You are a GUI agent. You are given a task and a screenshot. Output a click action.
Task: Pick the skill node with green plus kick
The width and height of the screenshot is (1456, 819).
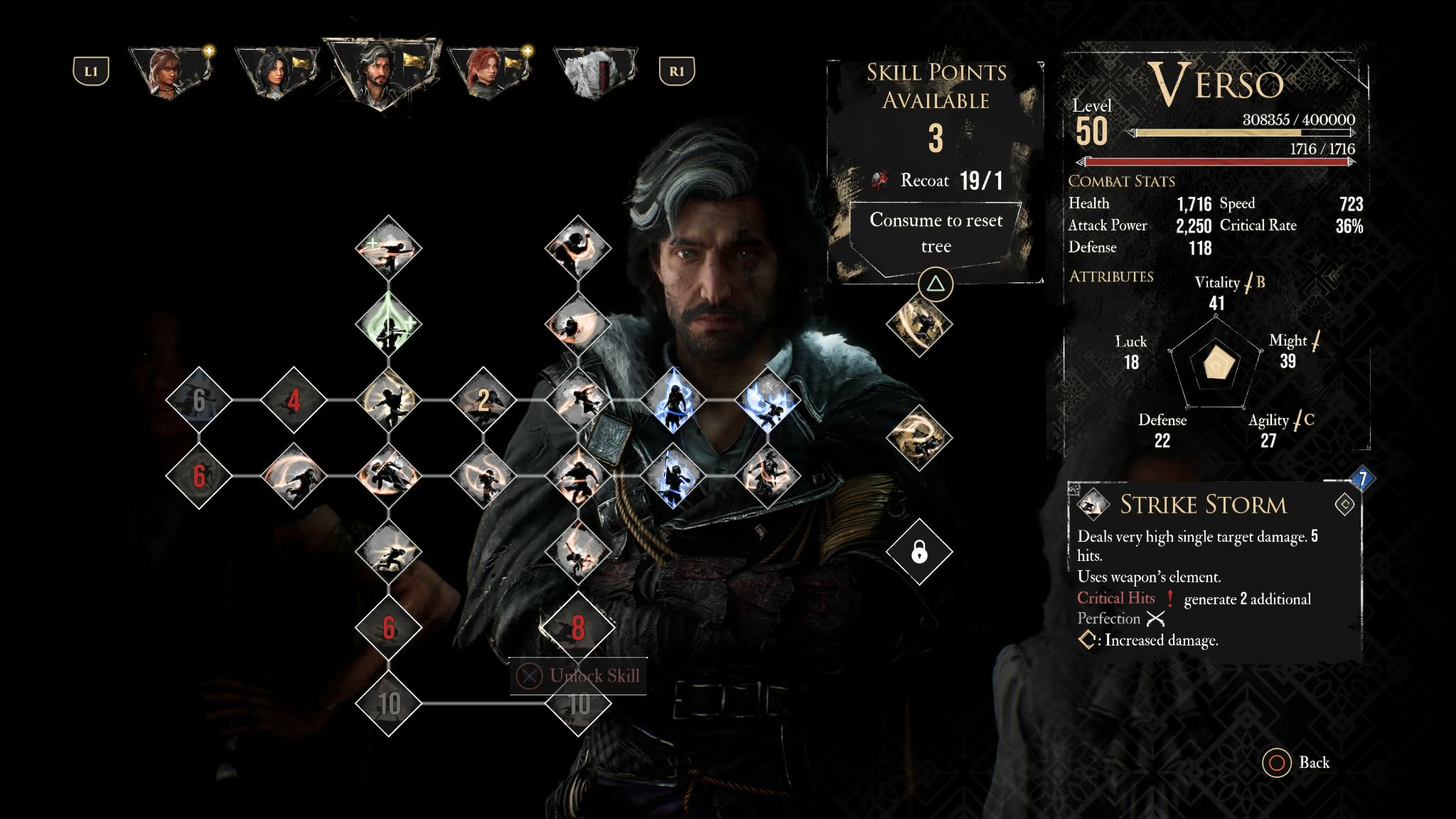[x=388, y=249]
